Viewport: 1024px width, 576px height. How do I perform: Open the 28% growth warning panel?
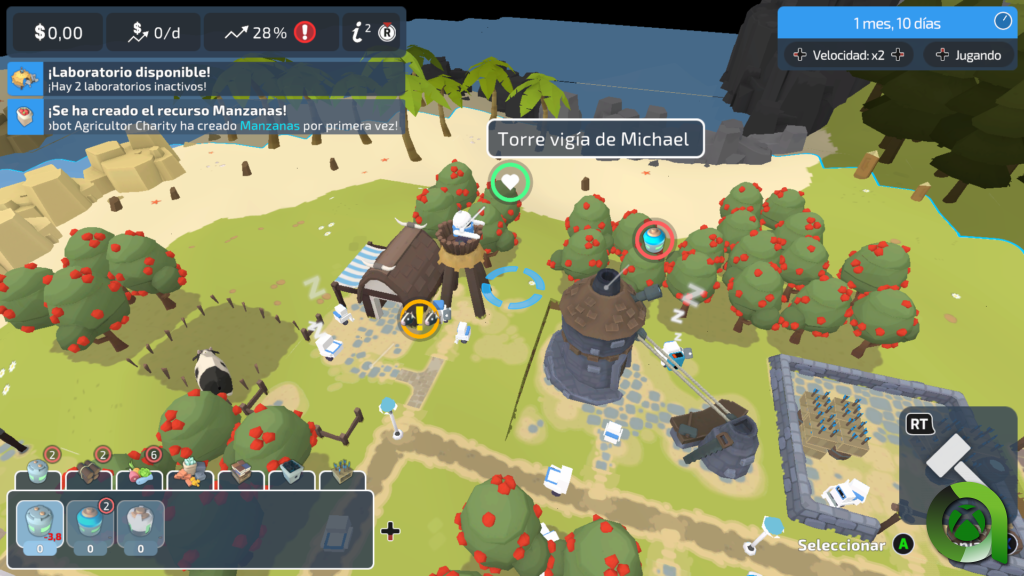(x=270, y=33)
